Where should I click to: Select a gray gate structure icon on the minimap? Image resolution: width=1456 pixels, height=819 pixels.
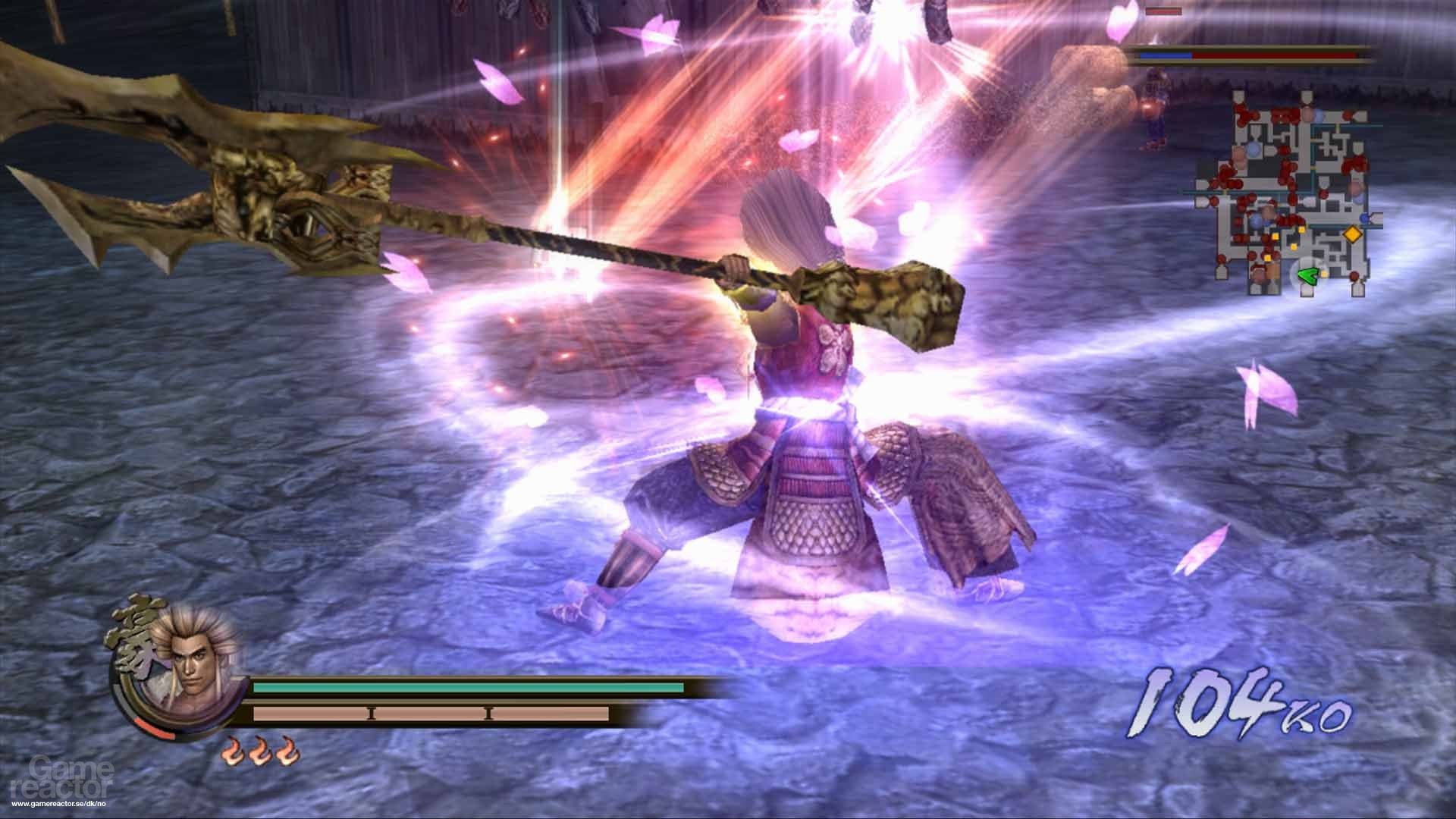(1239, 96)
